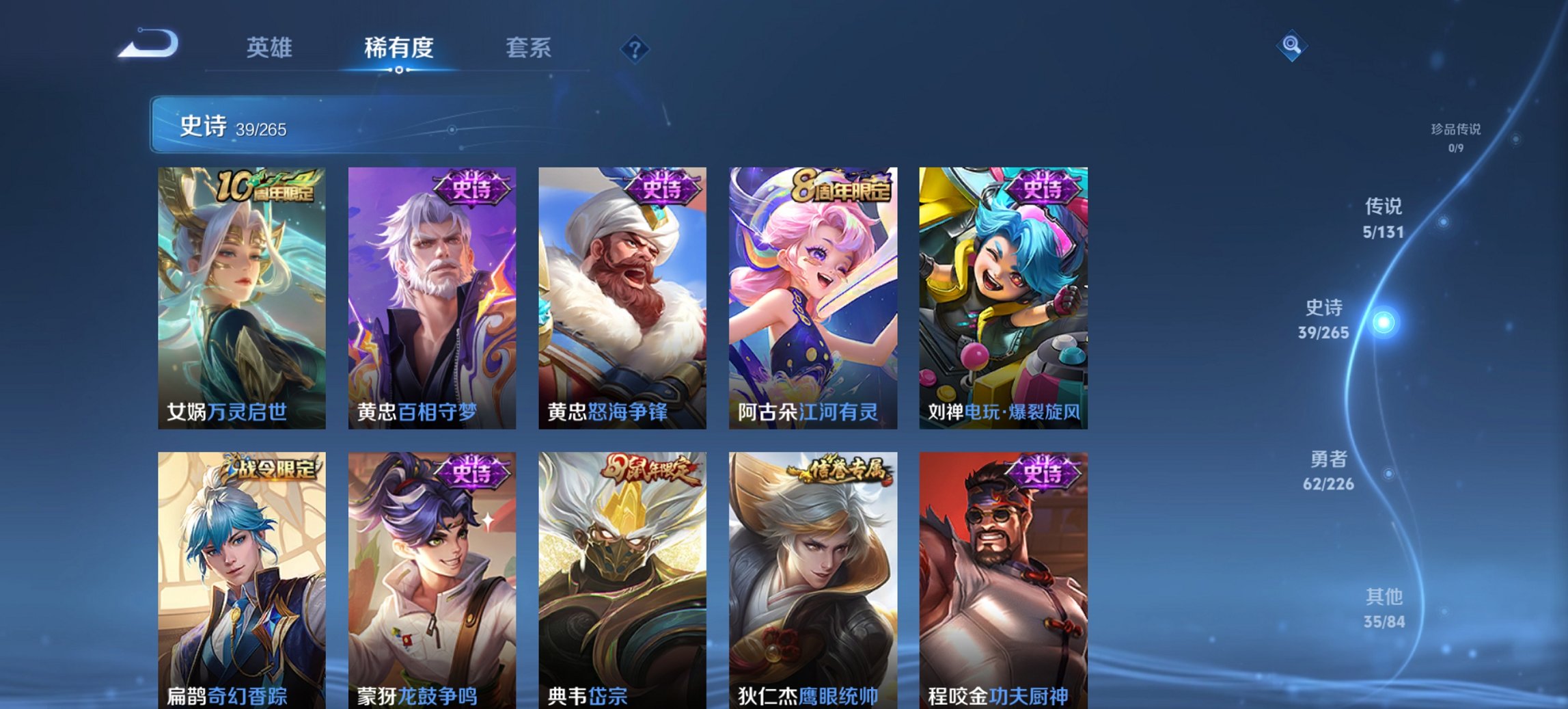
Task: Switch to the 套系 tab
Action: (x=529, y=48)
